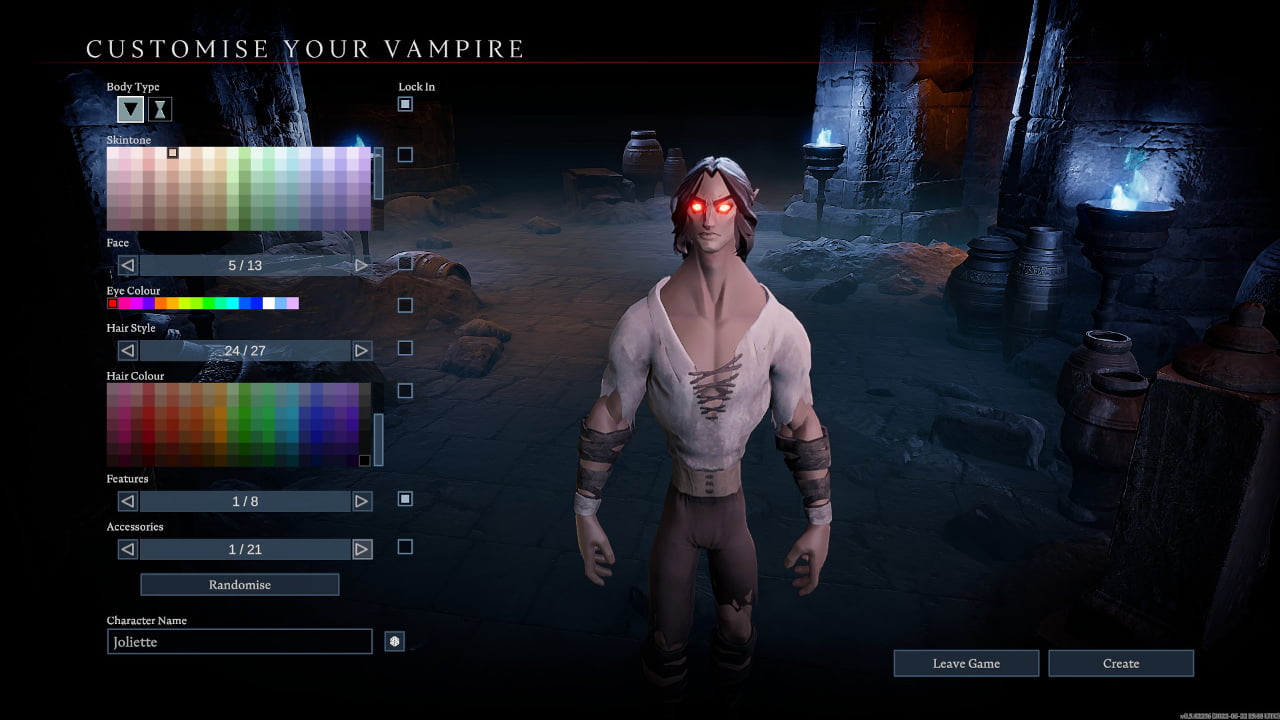Pick the red Eye Colour swatch
The width and height of the screenshot is (1280, 720).
coord(112,303)
